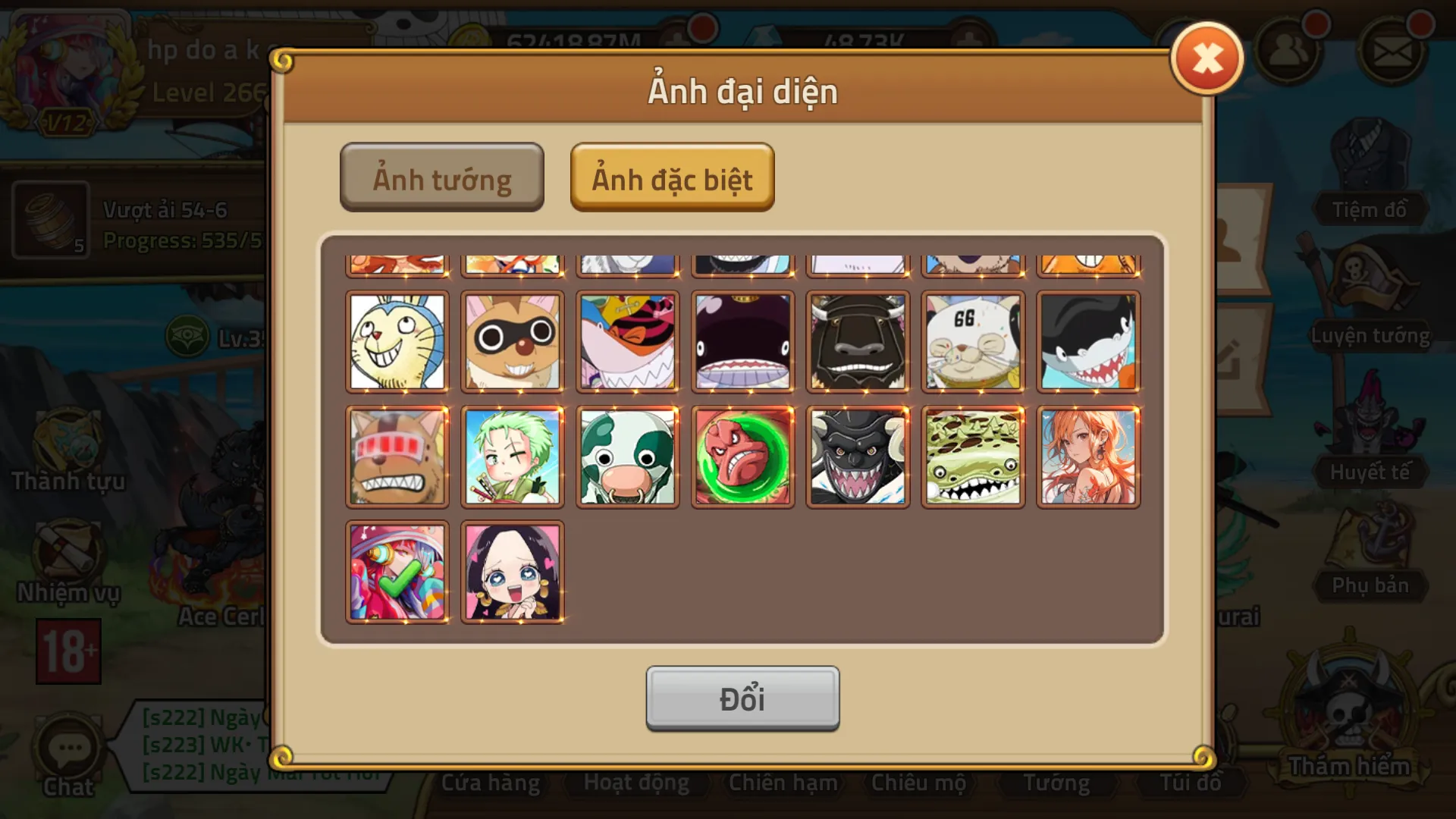The height and width of the screenshot is (819, 1456).
Task: Open Phụ bản from the right sidebar
Action: click(1369, 565)
